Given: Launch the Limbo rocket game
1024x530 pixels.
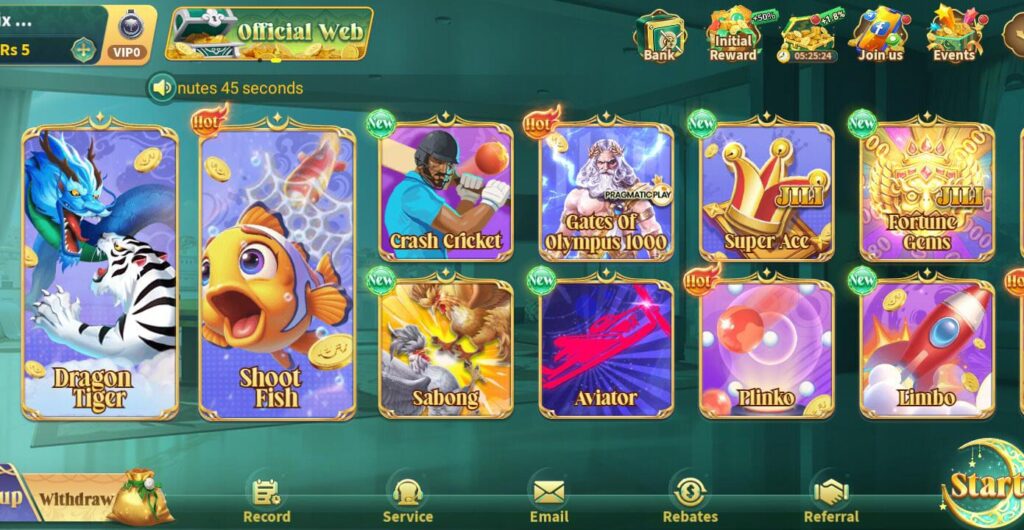Looking at the screenshot, I should pos(926,348).
